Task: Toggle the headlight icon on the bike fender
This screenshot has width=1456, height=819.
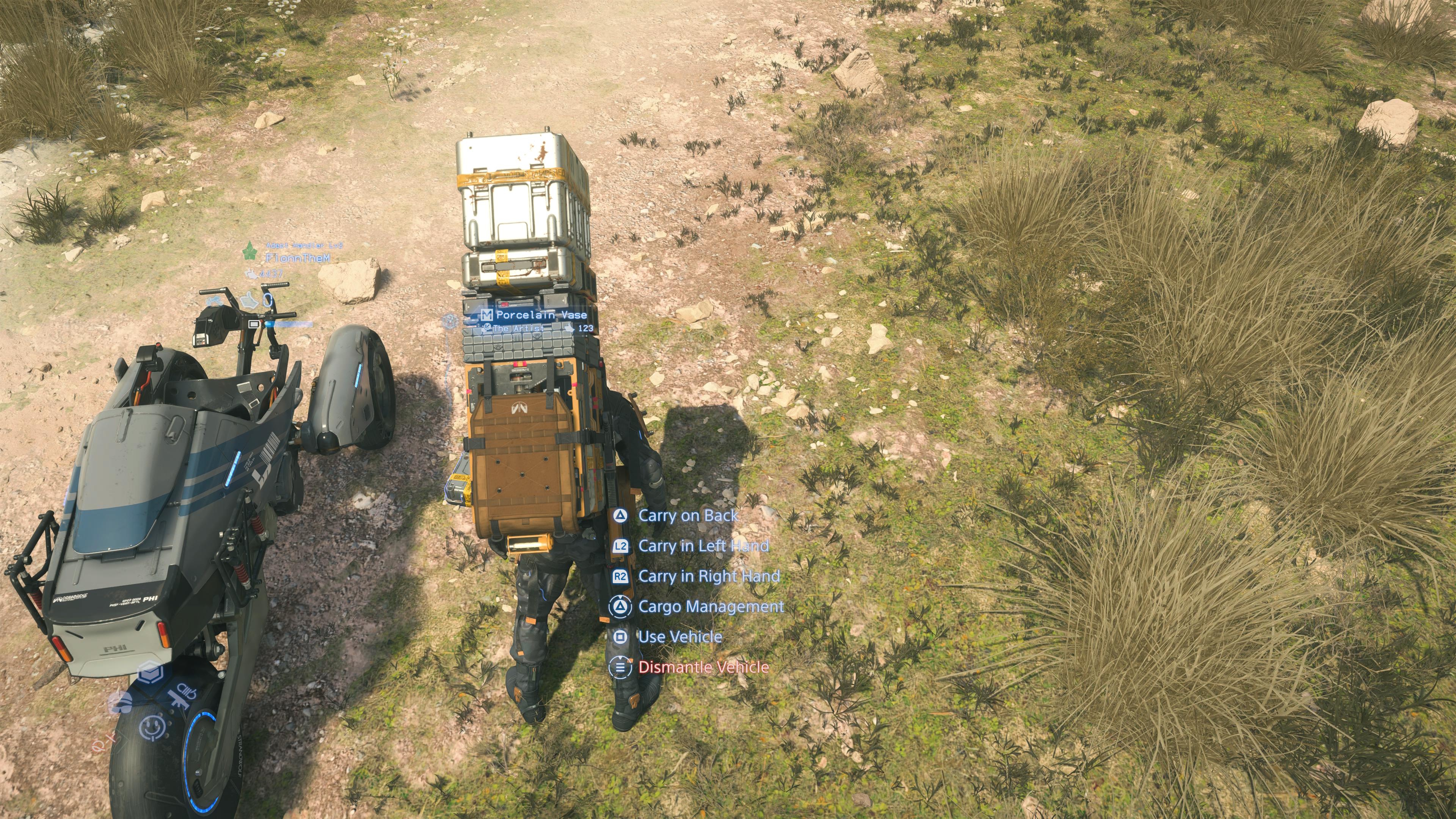Action: 187,692
